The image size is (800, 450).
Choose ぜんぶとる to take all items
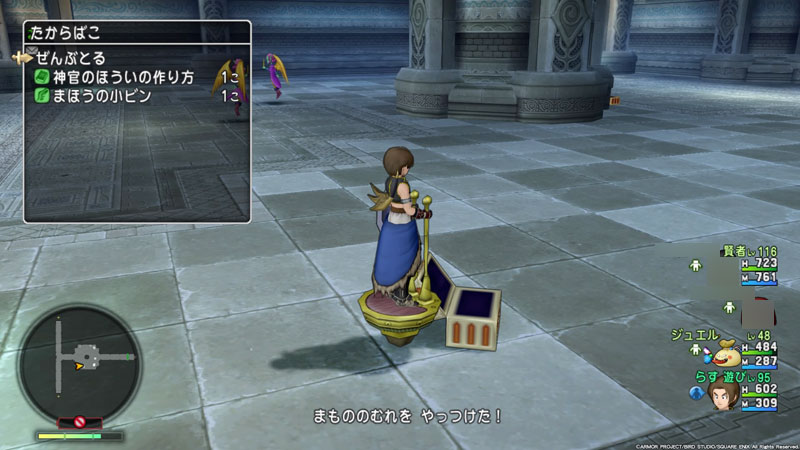(x=70, y=58)
